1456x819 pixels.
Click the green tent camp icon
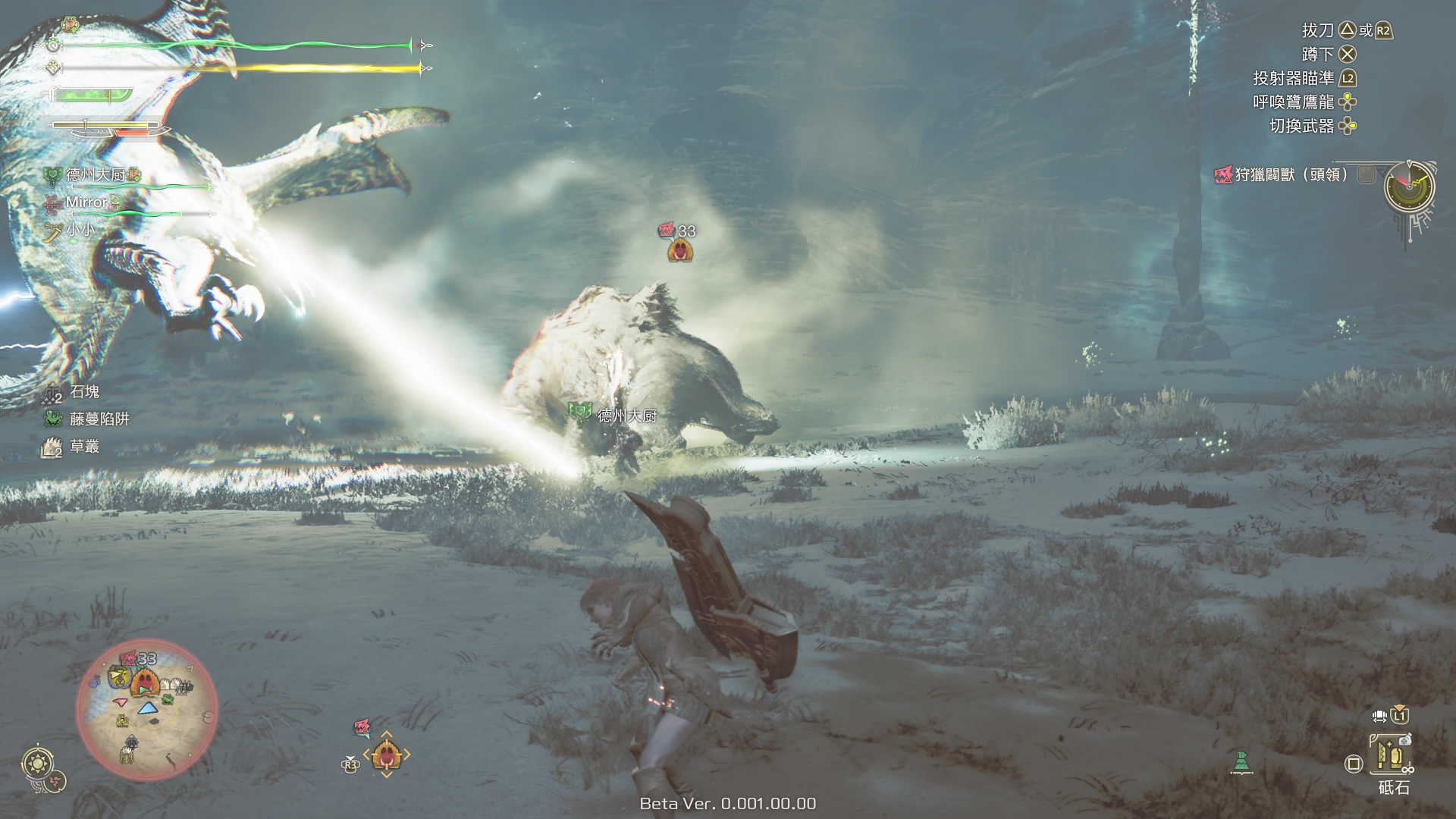pos(1241,761)
